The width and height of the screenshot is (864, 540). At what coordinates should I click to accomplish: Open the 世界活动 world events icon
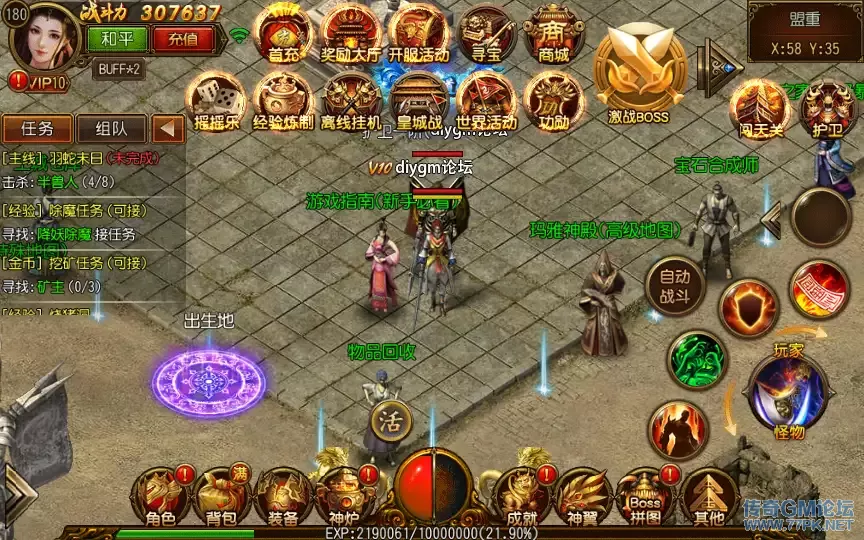point(486,101)
